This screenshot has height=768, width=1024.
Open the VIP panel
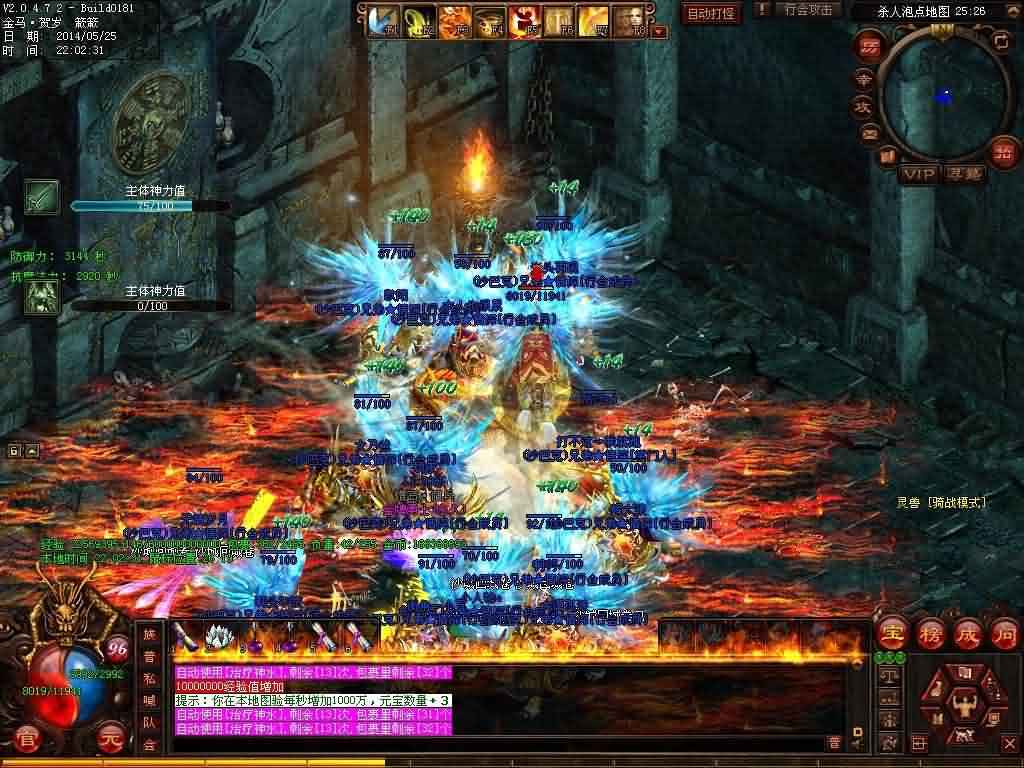click(x=917, y=174)
